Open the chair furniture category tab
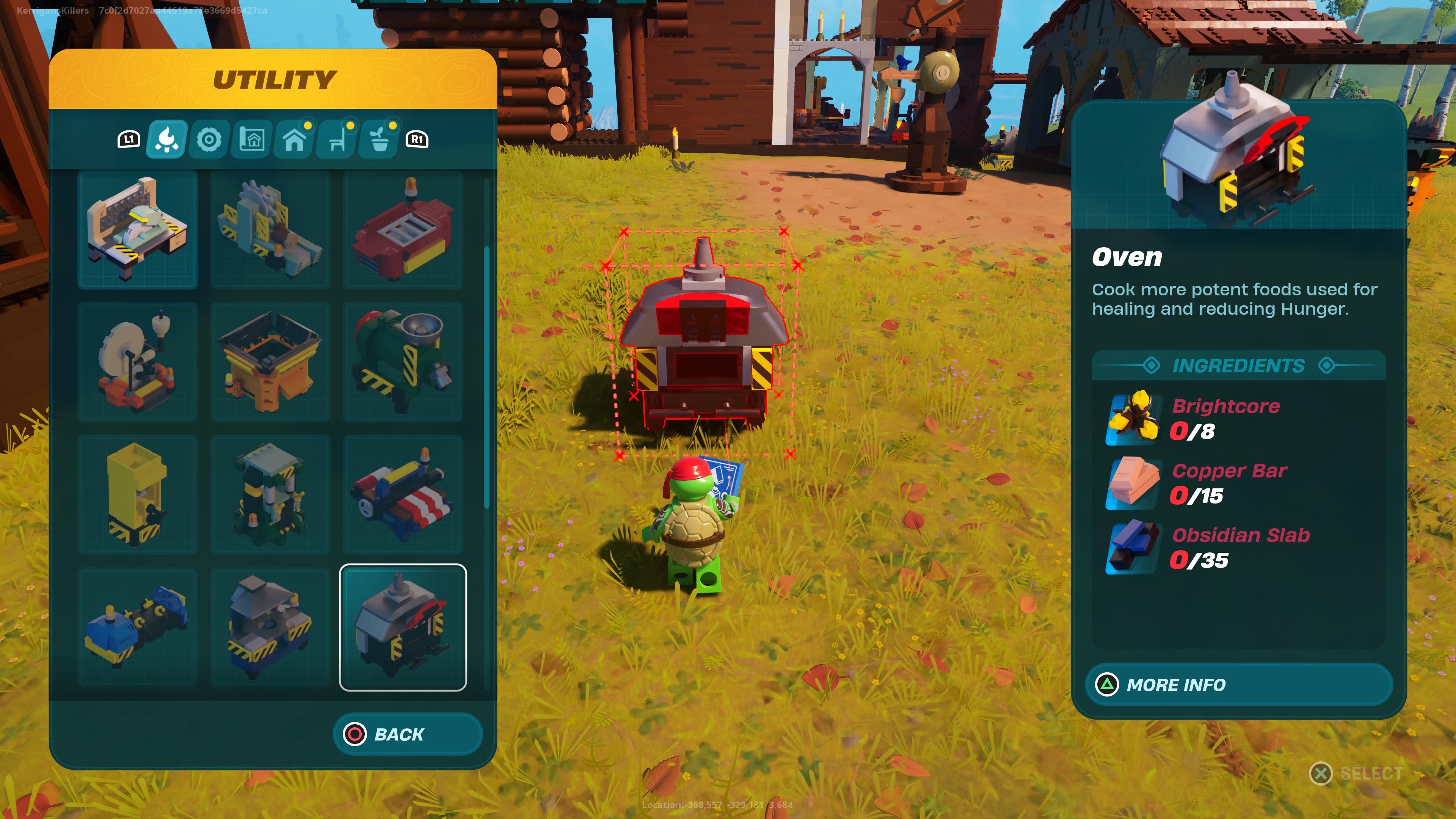Image resolution: width=1456 pixels, height=819 pixels. 337,139
